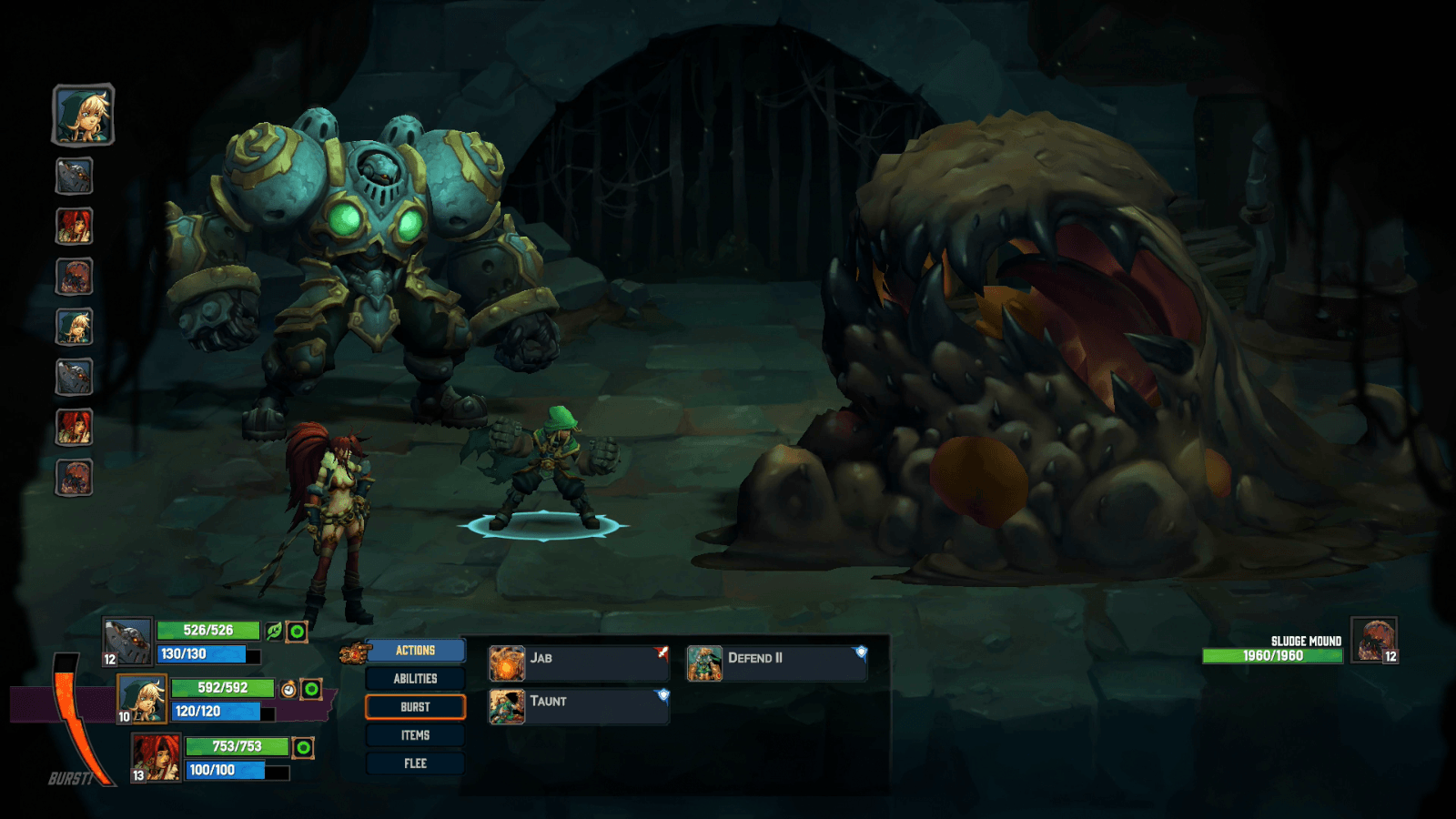
Task: Select the topmost hooded character in the turn order
Action: pos(81,115)
